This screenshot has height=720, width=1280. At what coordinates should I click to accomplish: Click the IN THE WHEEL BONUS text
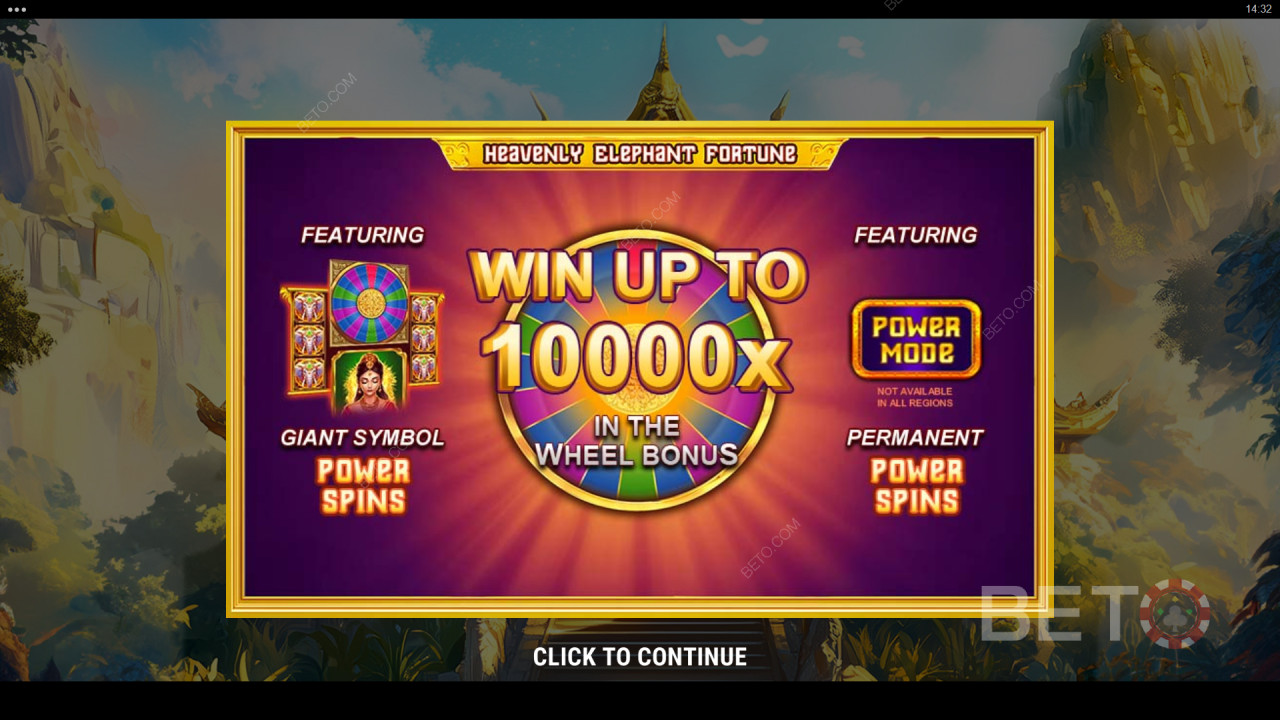638,438
